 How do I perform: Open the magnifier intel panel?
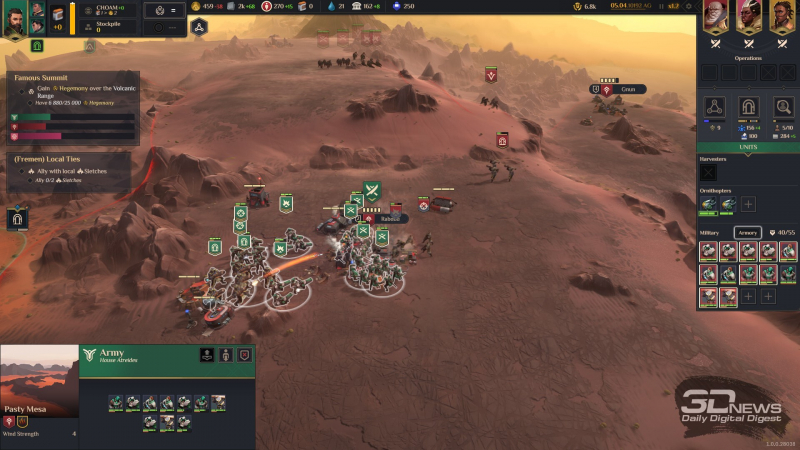pos(783,107)
